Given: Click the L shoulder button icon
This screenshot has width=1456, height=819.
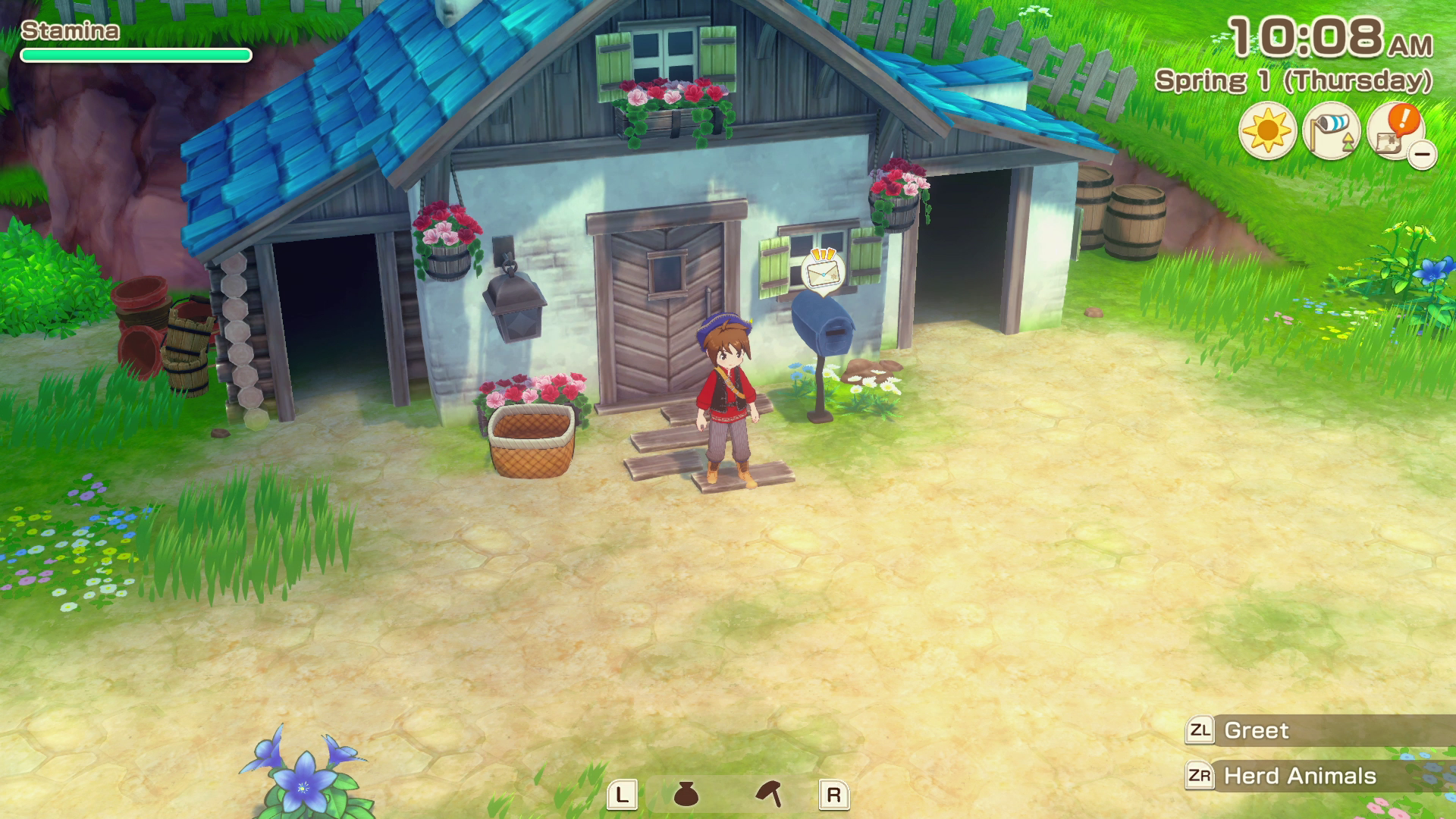Looking at the screenshot, I should [x=623, y=795].
